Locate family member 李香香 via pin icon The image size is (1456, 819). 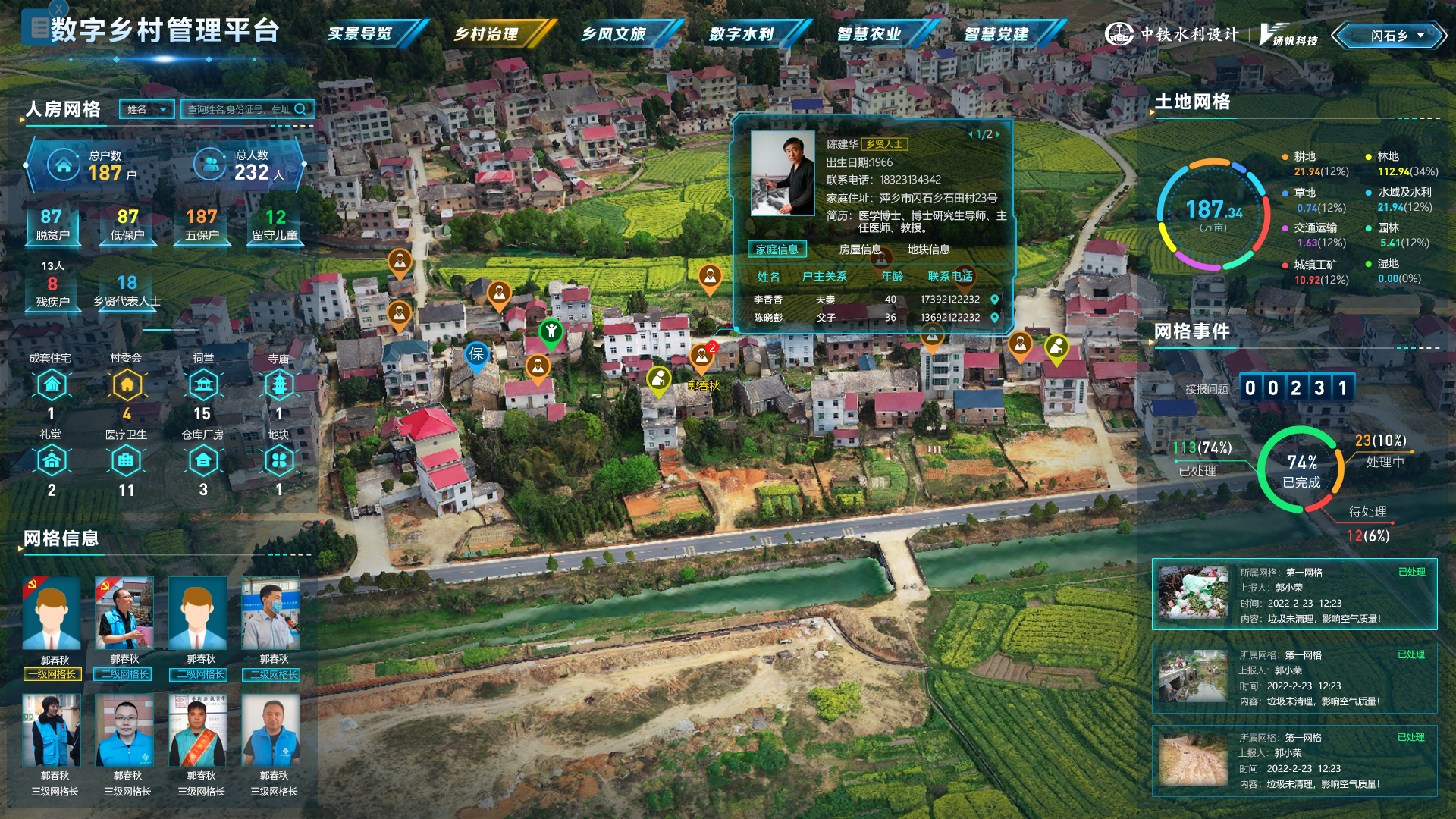(995, 300)
